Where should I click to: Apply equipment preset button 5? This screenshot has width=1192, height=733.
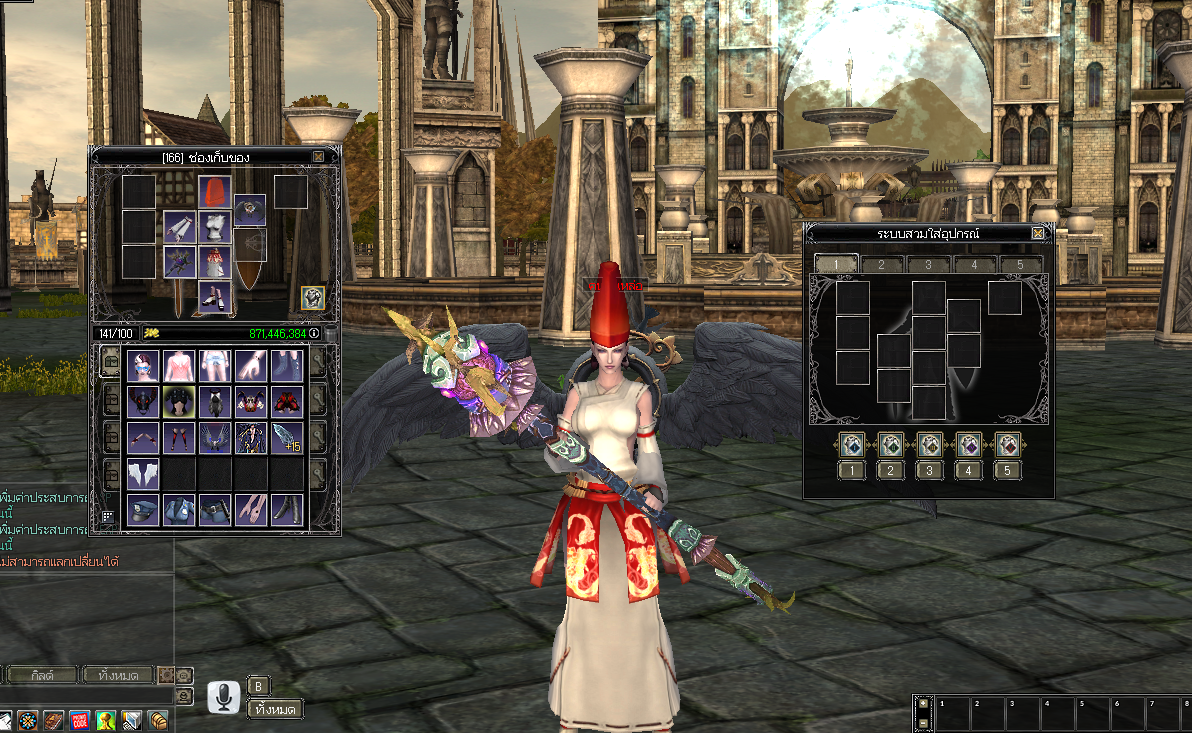(x=1008, y=445)
